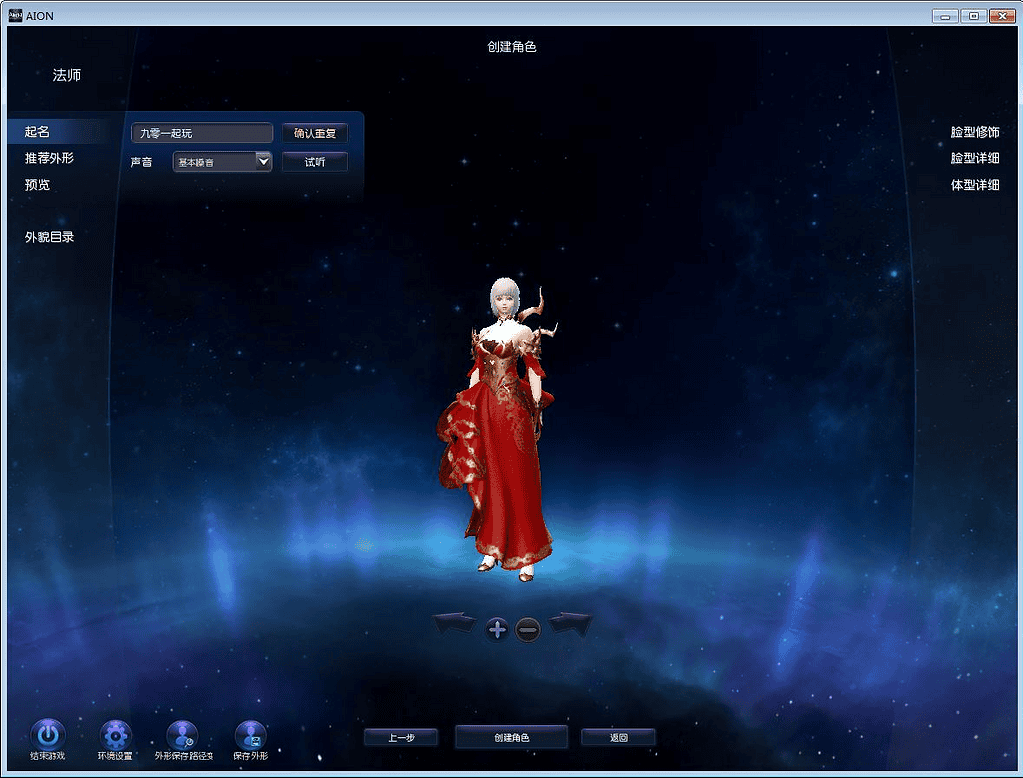Zoom out with the minus button
The width and height of the screenshot is (1023, 778).
528,629
